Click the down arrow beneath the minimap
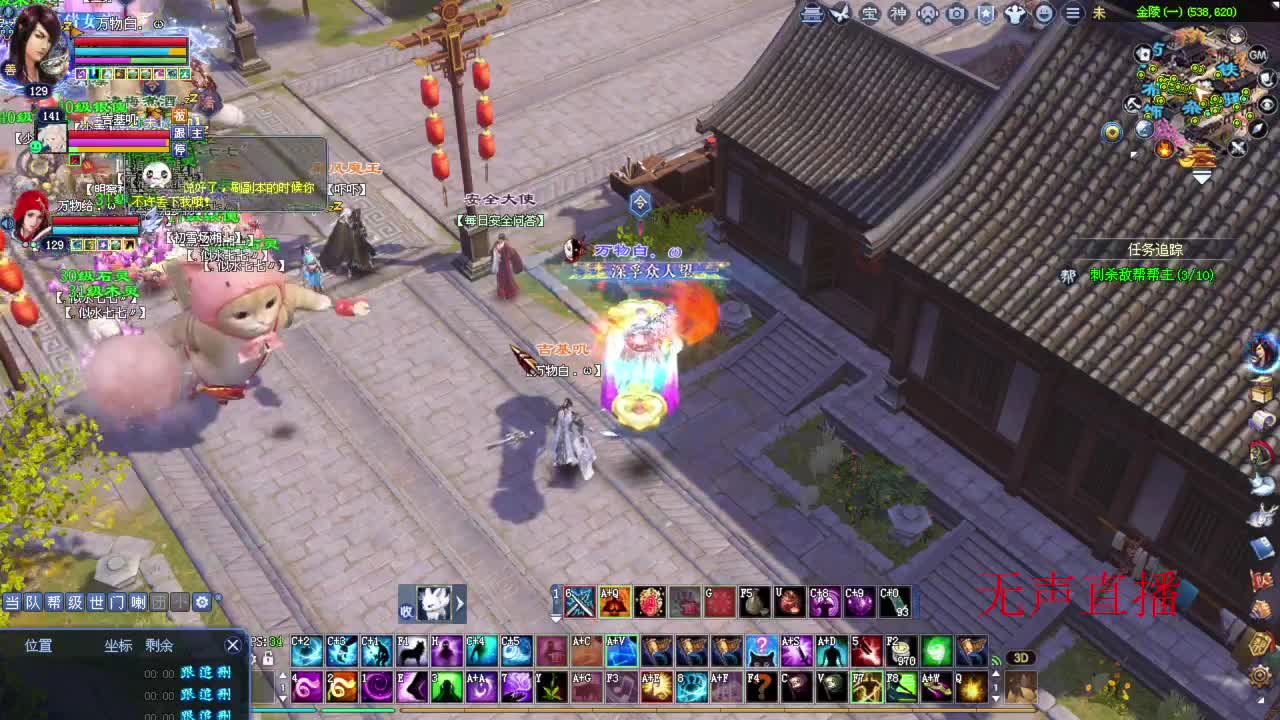The image size is (1280, 720). (x=1202, y=177)
